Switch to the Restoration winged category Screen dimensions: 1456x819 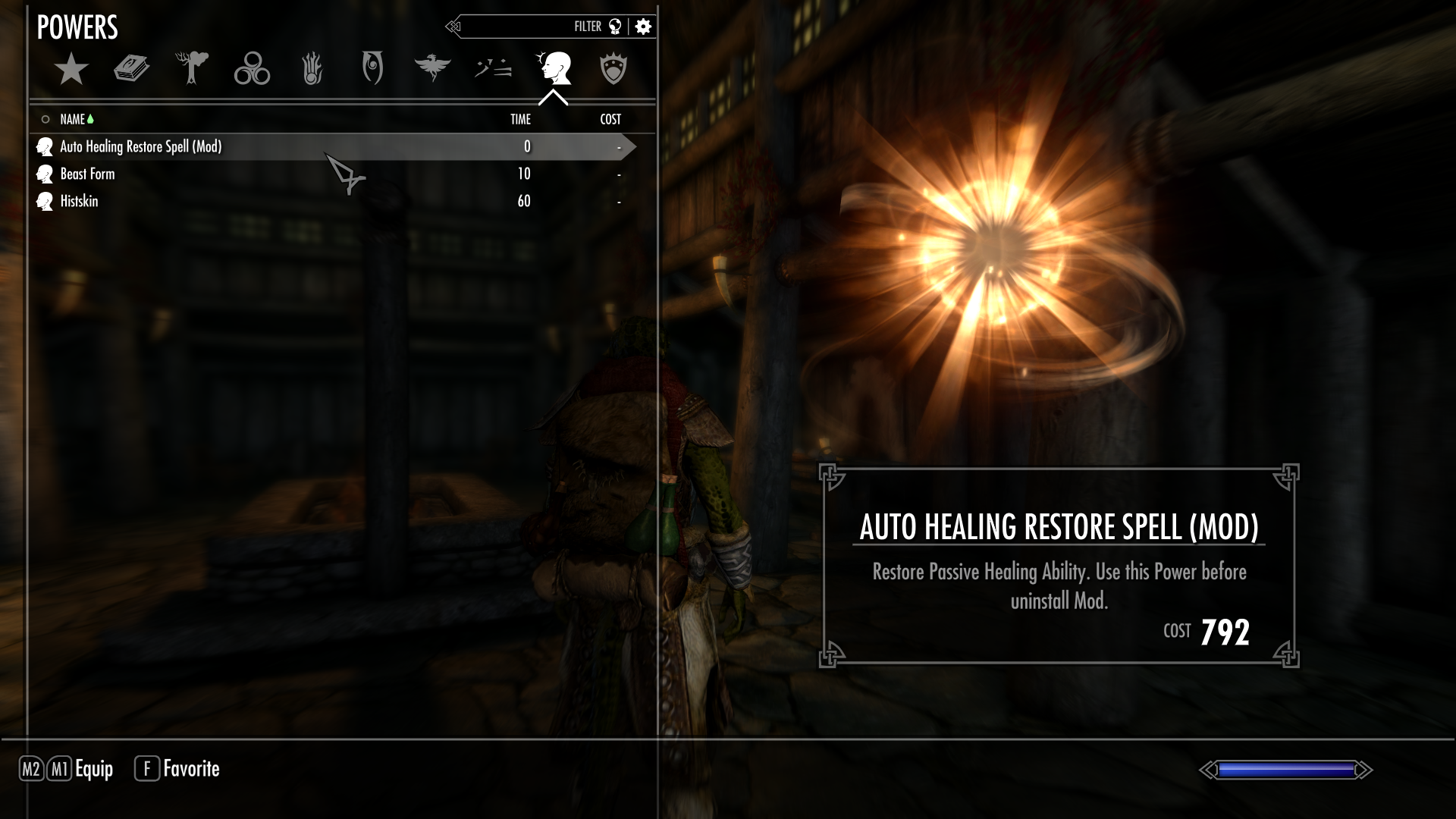[432, 68]
